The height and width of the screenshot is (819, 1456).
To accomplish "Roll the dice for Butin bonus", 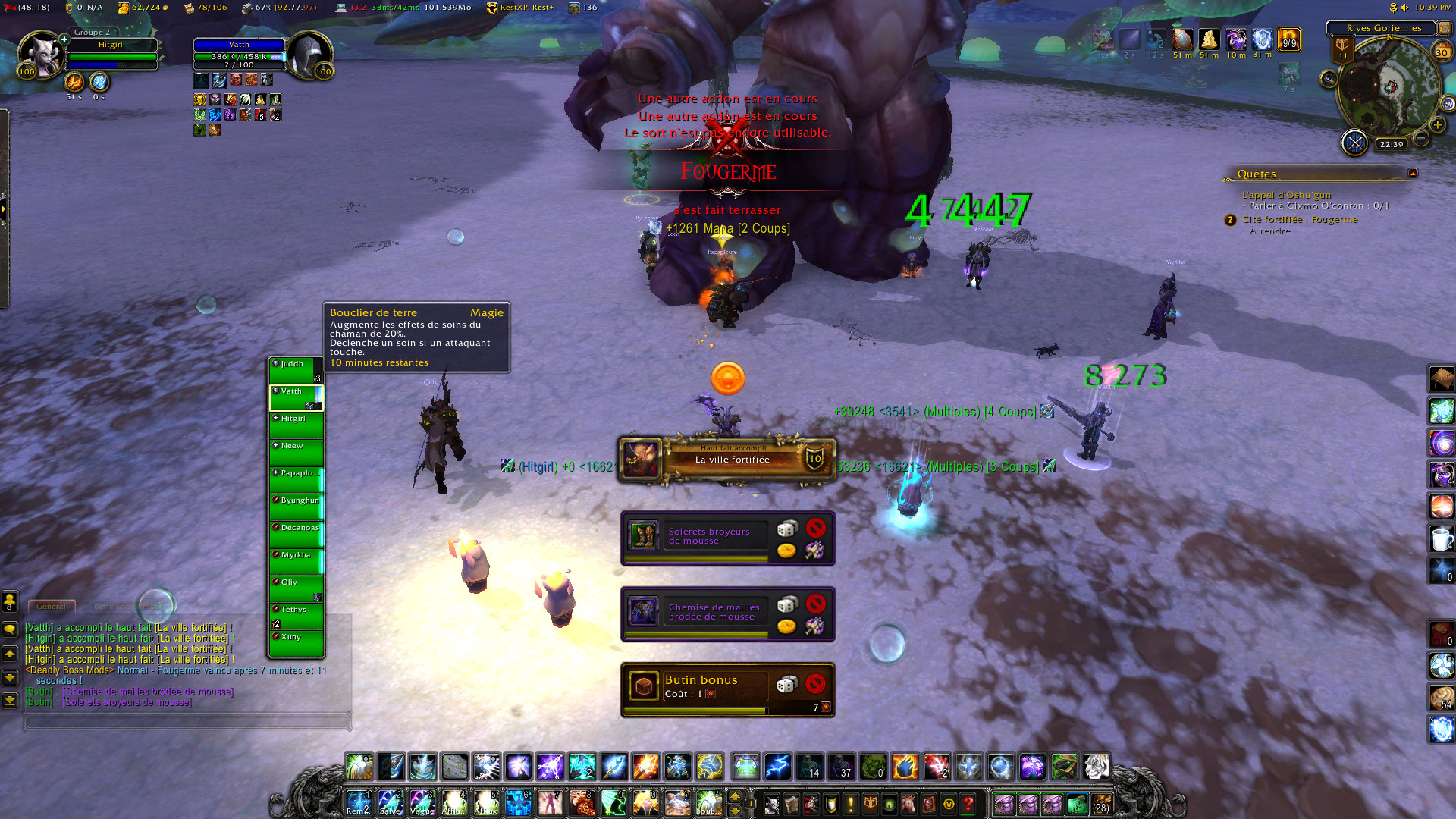I will [787, 685].
